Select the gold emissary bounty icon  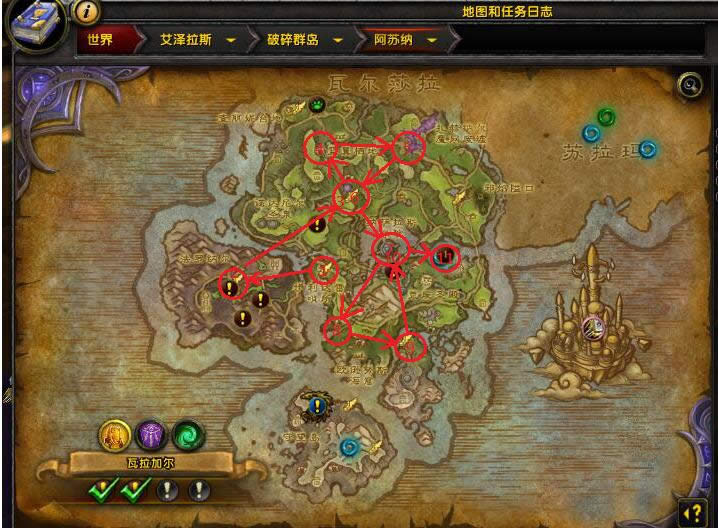112,434
